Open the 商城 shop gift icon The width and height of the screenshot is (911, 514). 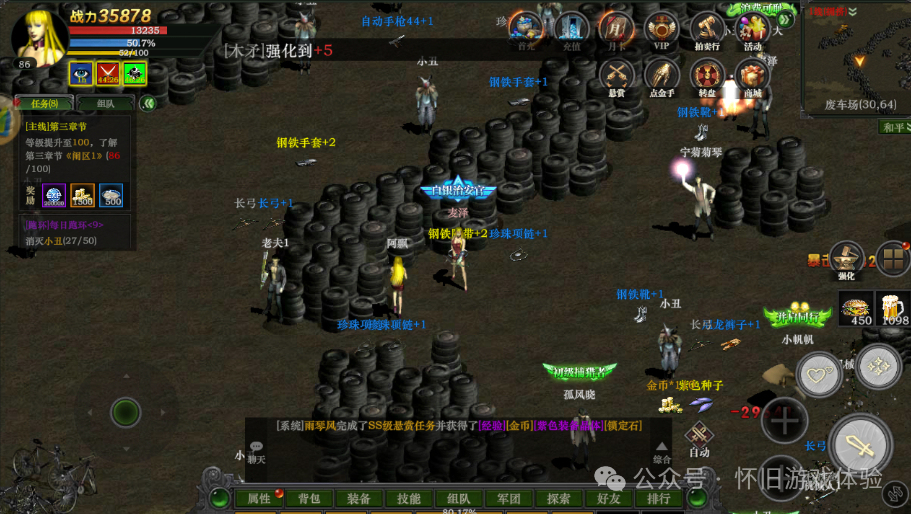pyautogui.click(x=752, y=75)
